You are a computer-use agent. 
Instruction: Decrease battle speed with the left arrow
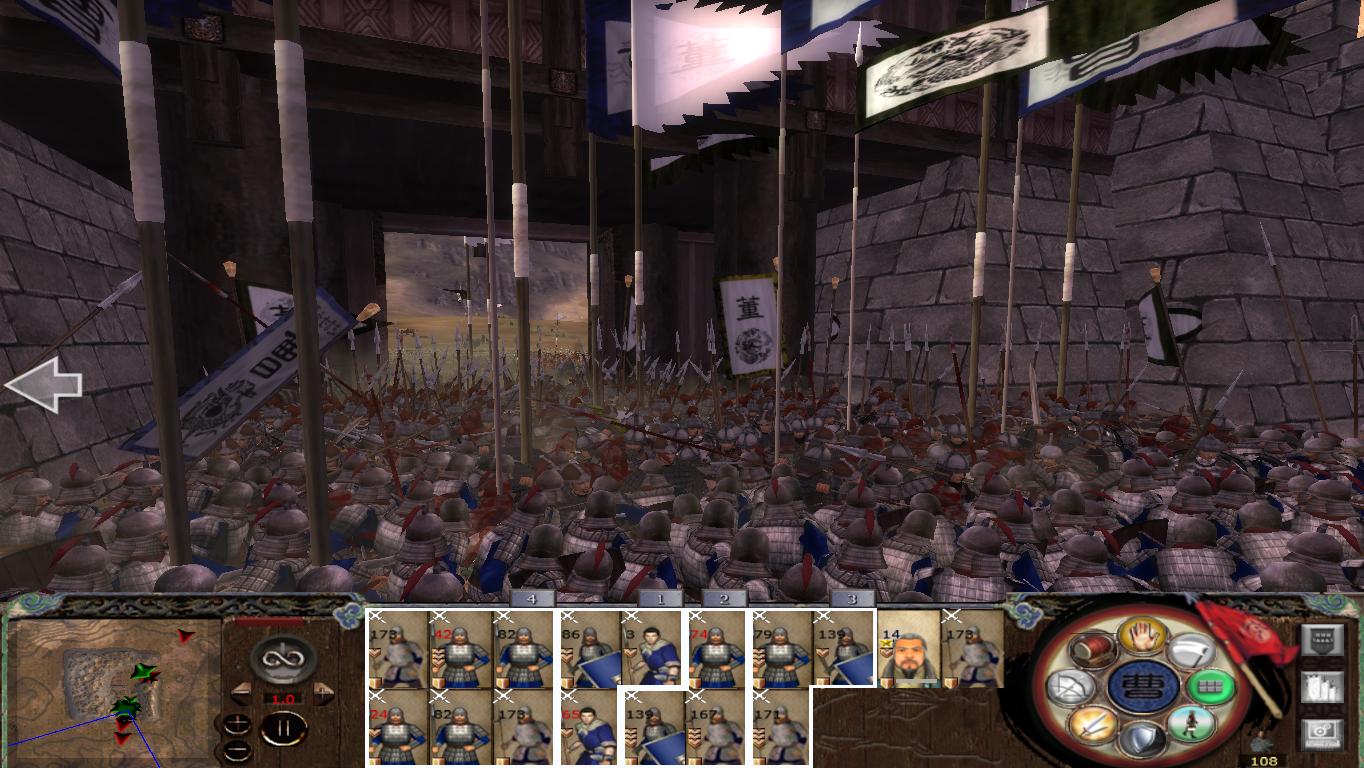coord(241,694)
